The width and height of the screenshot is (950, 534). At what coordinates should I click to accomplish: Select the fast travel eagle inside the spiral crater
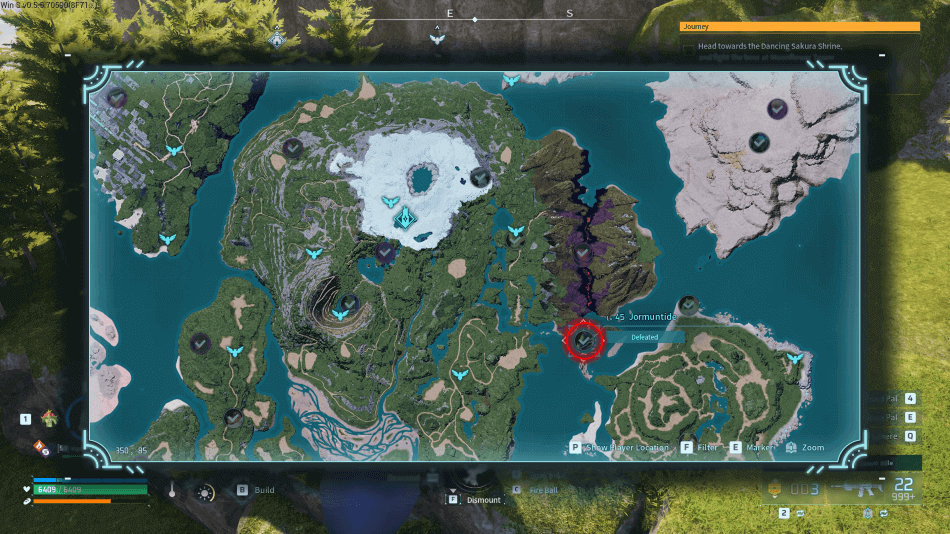coord(340,314)
